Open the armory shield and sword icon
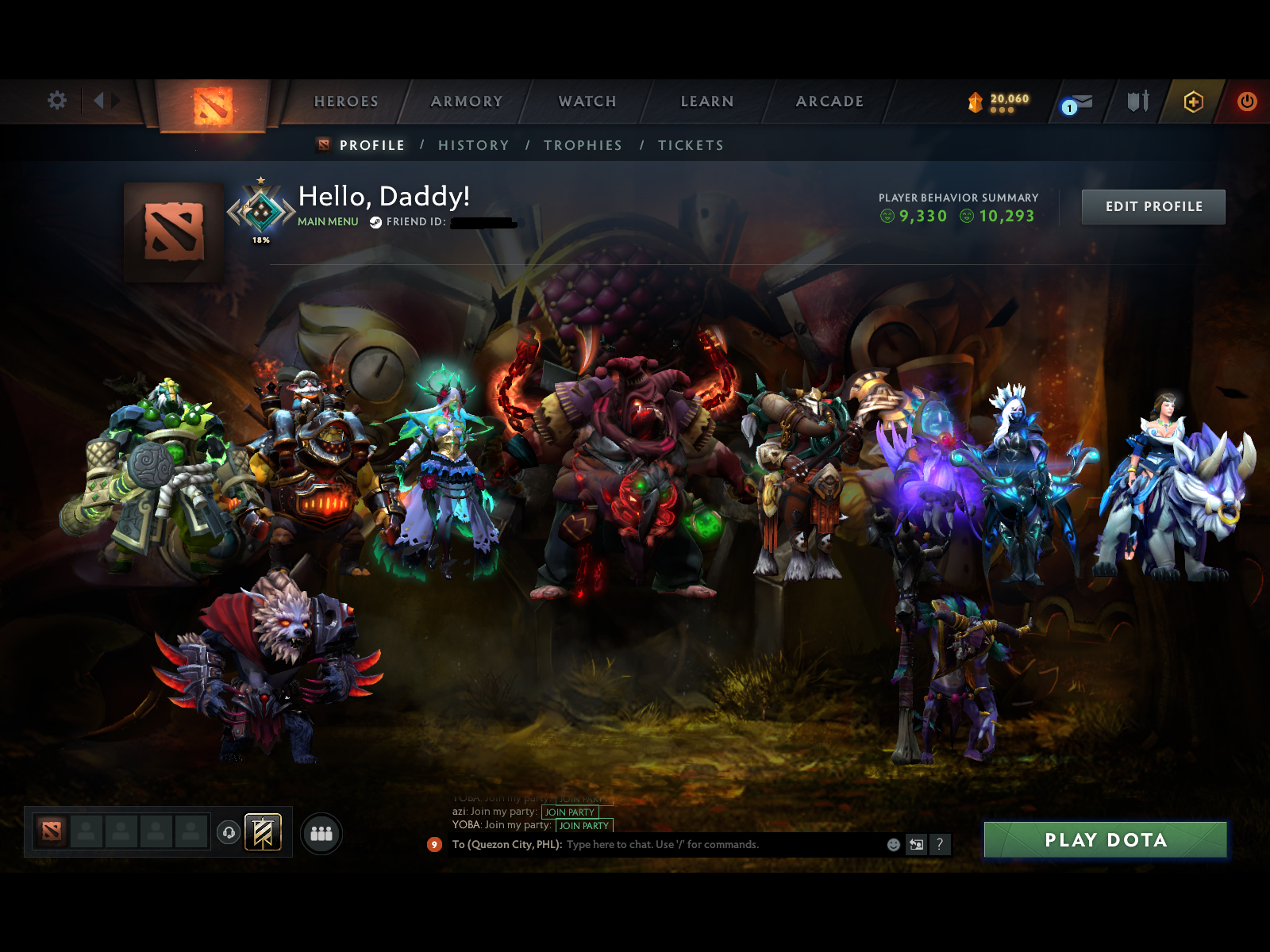Image resolution: width=1270 pixels, height=952 pixels. coord(1137,102)
